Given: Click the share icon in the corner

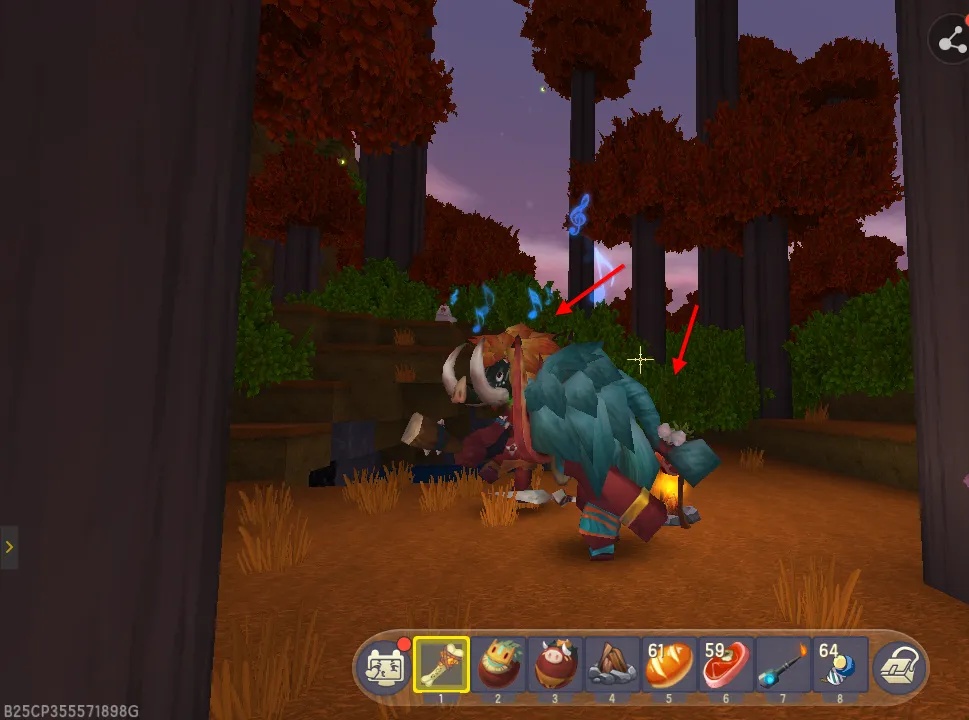Looking at the screenshot, I should click(x=949, y=40).
